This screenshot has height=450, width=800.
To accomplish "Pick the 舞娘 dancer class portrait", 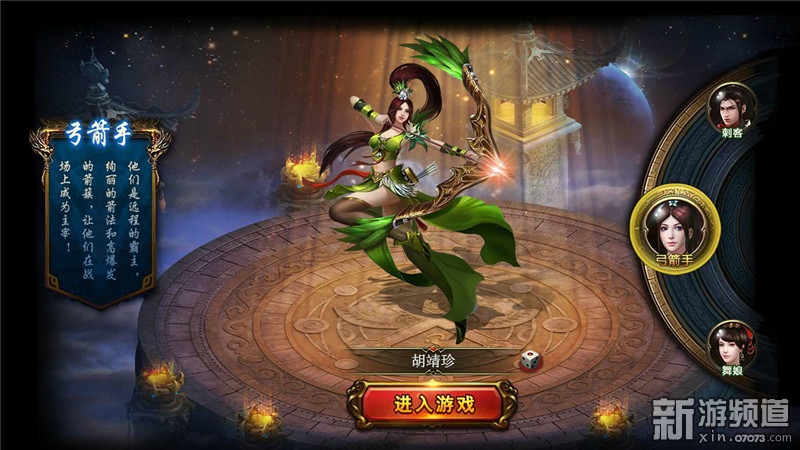I will [x=732, y=345].
